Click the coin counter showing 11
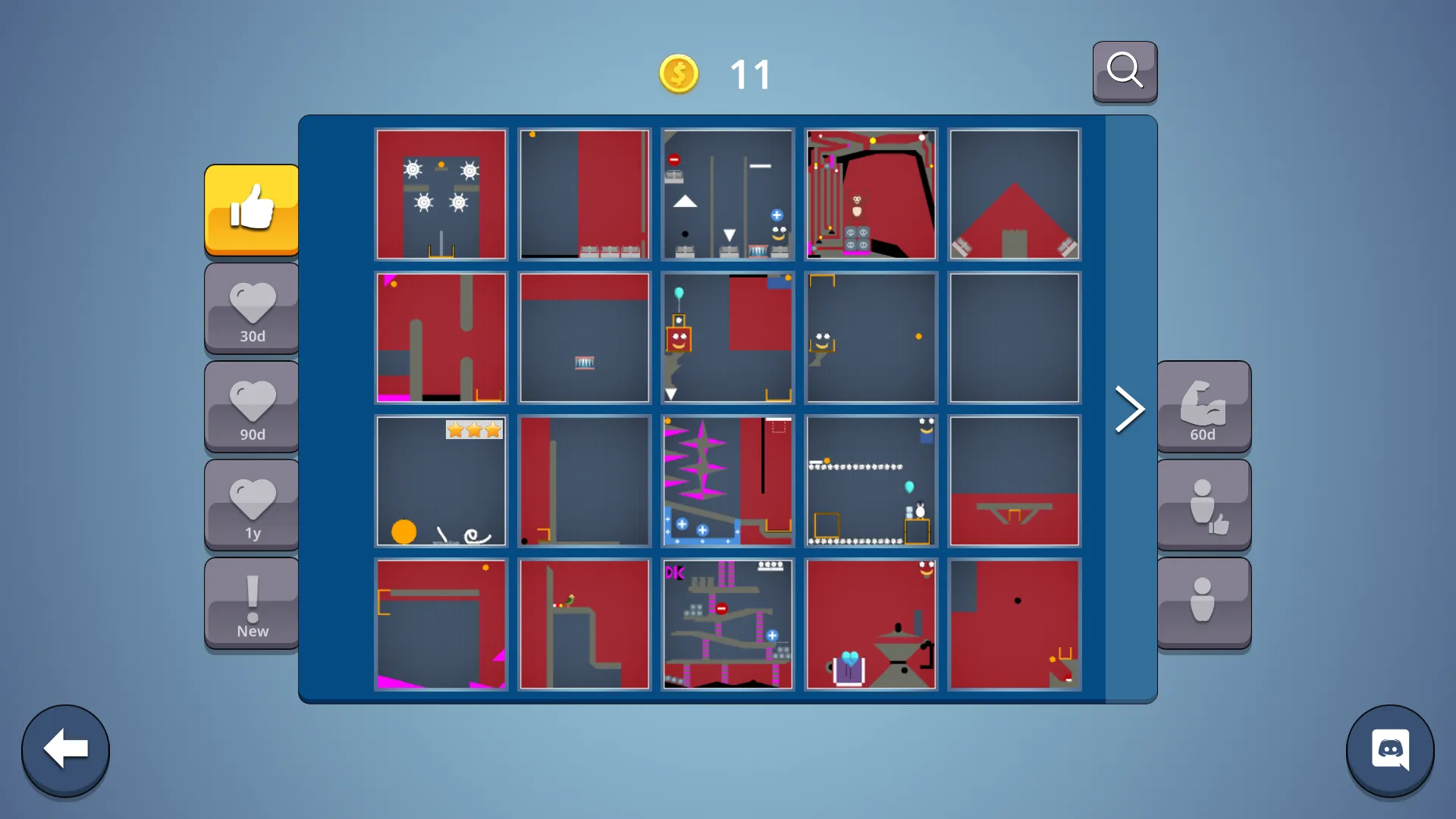Screen dimensions: 1456x819 click(x=713, y=74)
